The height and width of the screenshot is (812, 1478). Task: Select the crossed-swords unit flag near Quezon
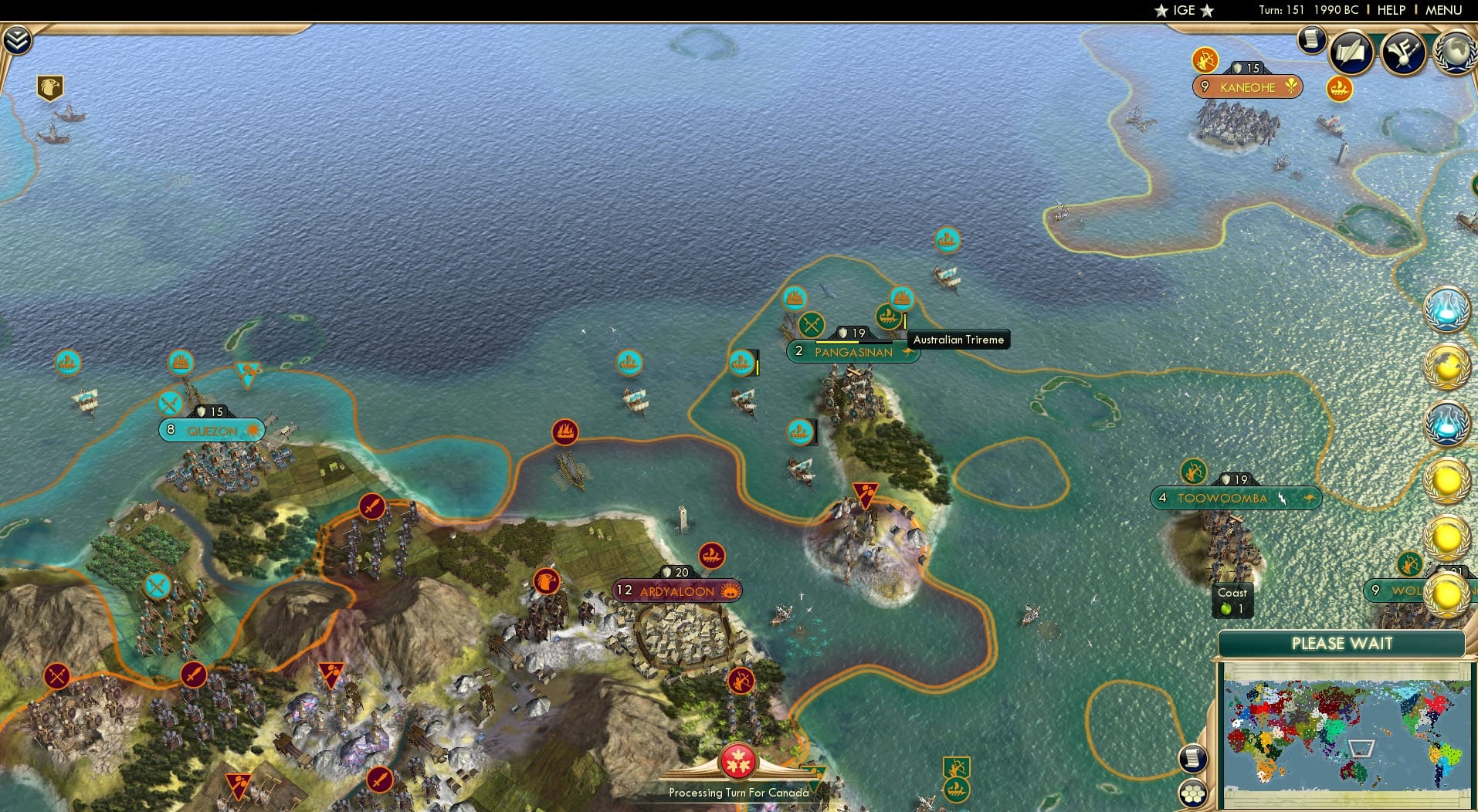[168, 402]
